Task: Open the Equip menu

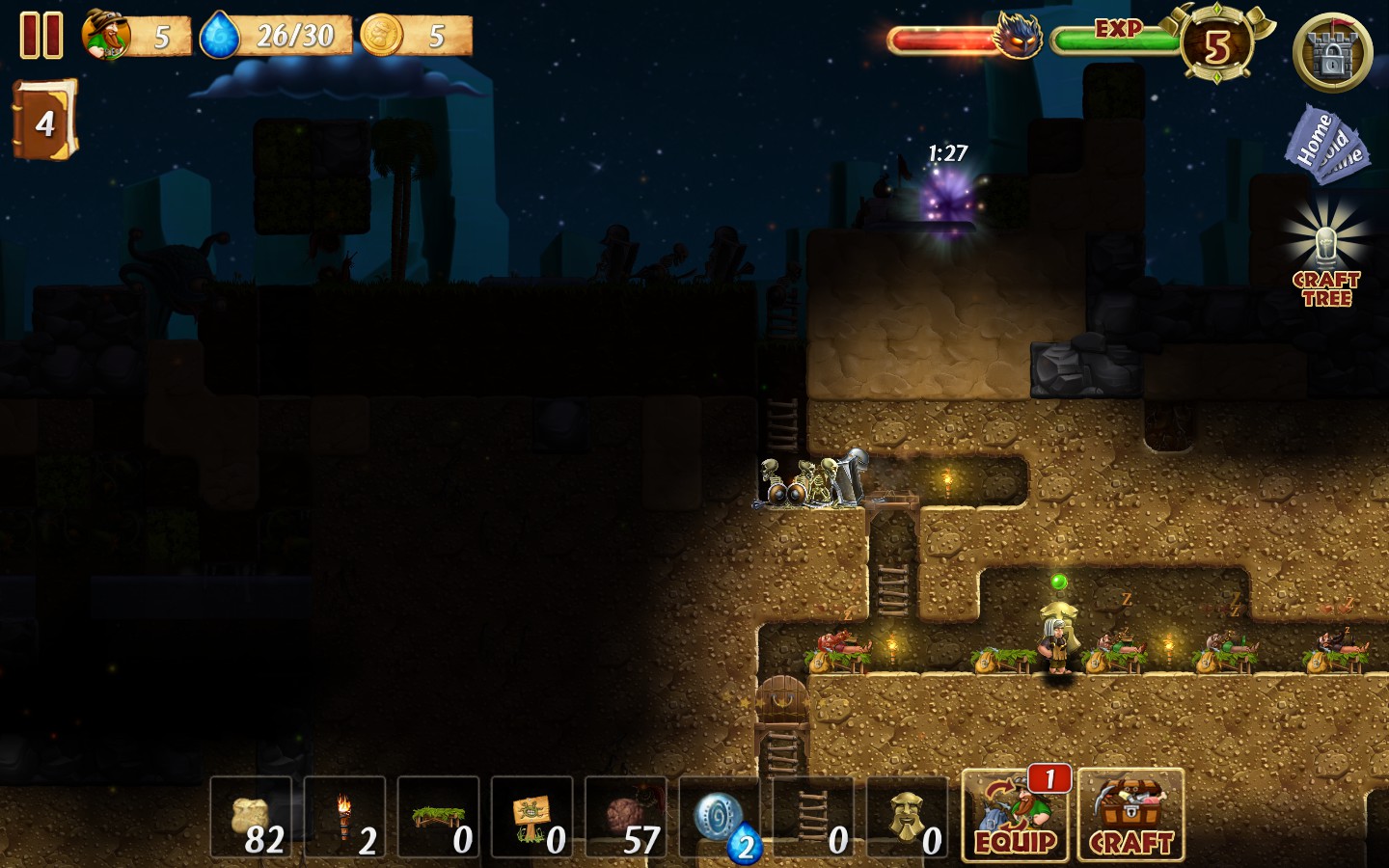Action: pos(1017,815)
